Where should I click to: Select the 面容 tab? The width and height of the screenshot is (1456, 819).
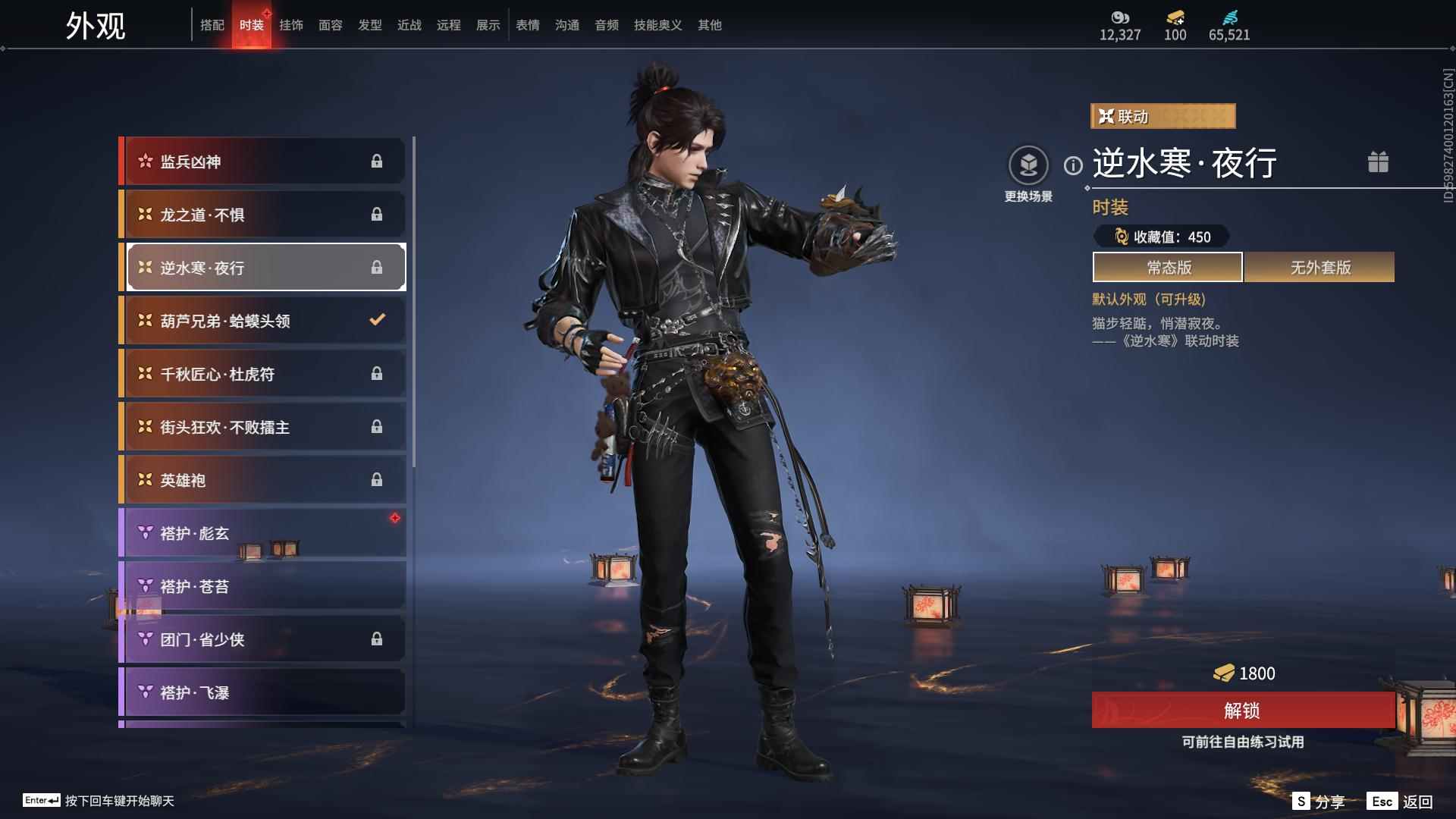[x=330, y=25]
